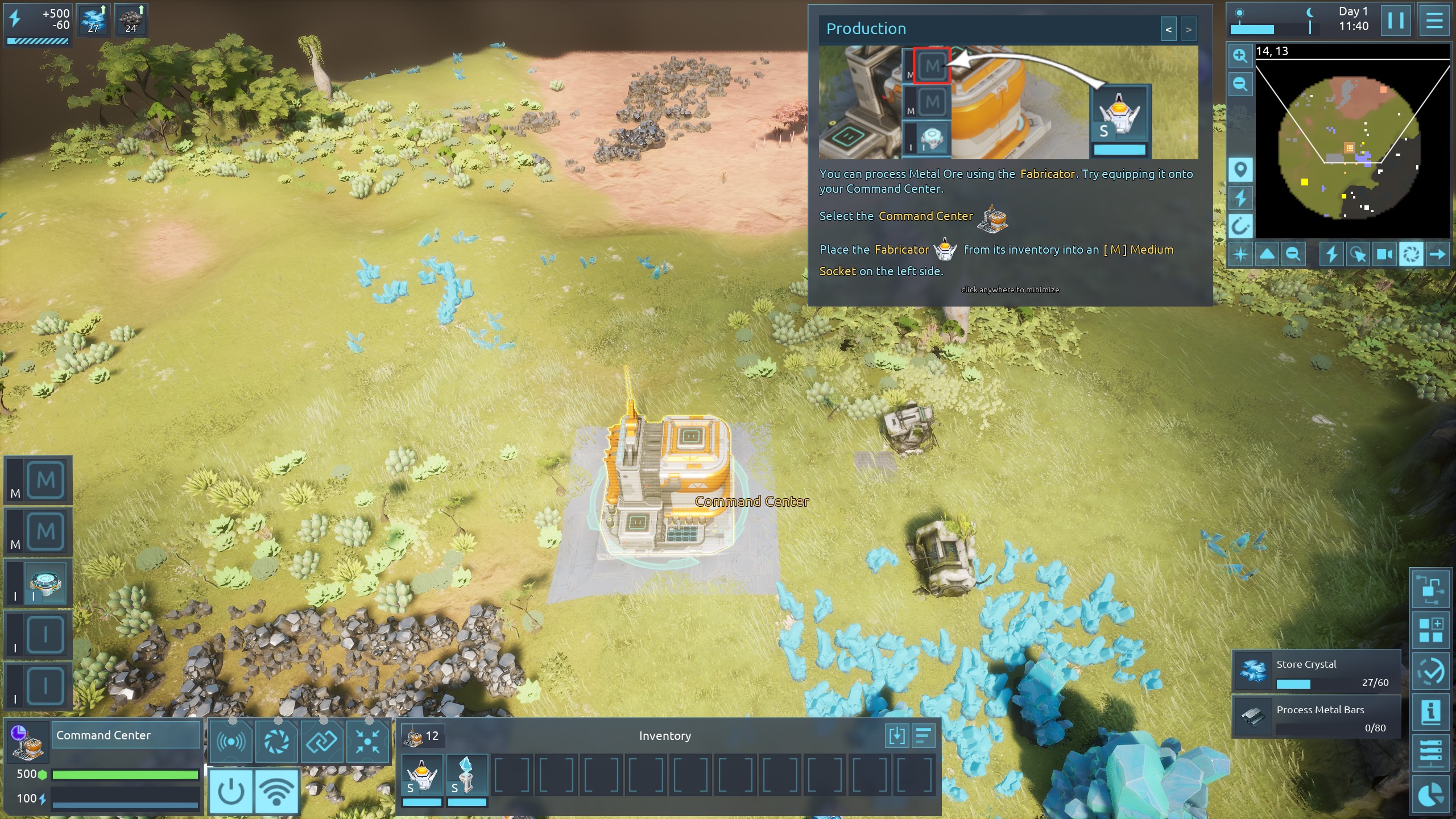Screen dimensions: 1456x819
Task: Open the Store Crystal objective
Action: 1316,671
